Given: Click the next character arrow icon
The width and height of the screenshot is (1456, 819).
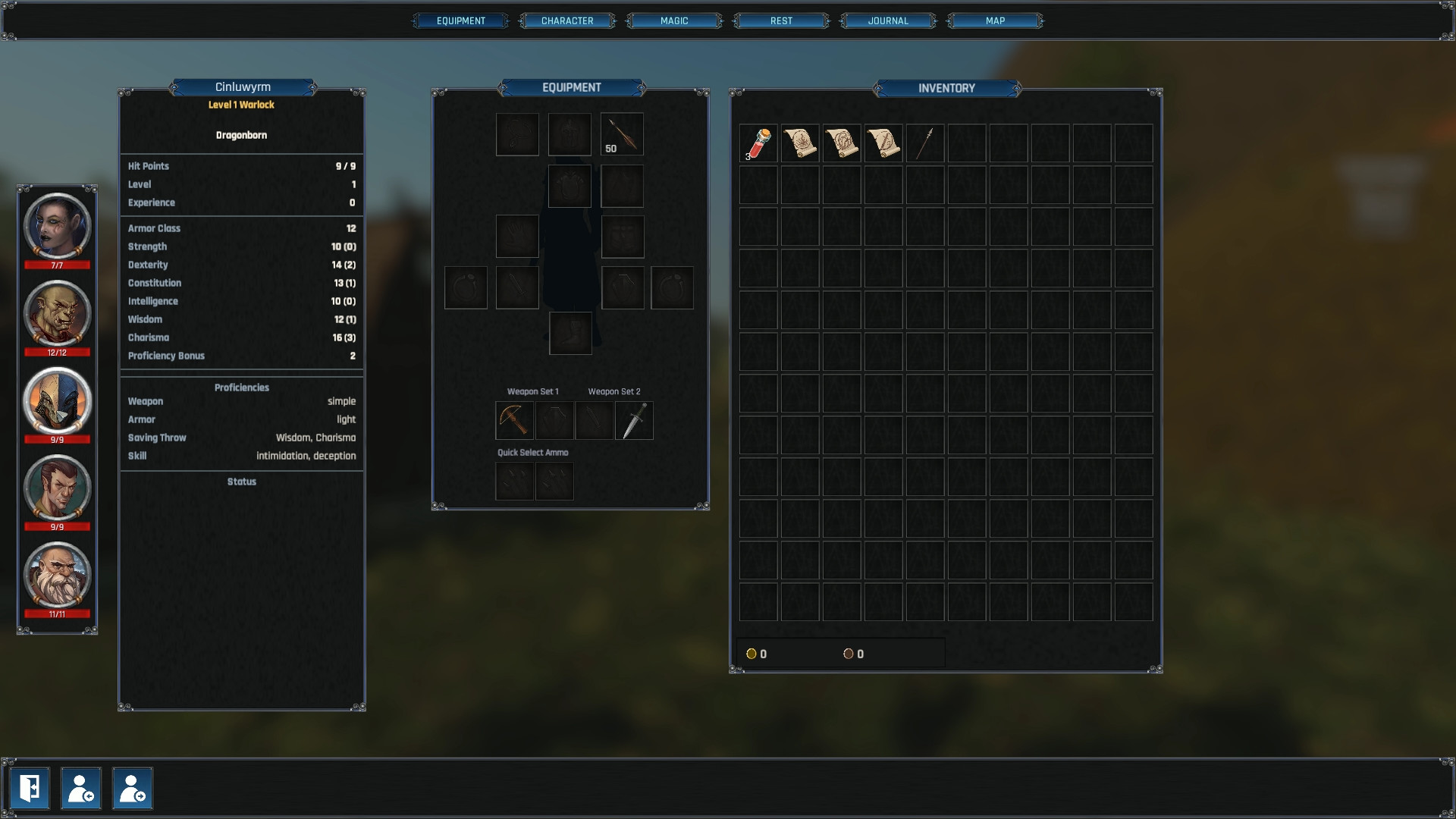Looking at the screenshot, I should 132,789.
